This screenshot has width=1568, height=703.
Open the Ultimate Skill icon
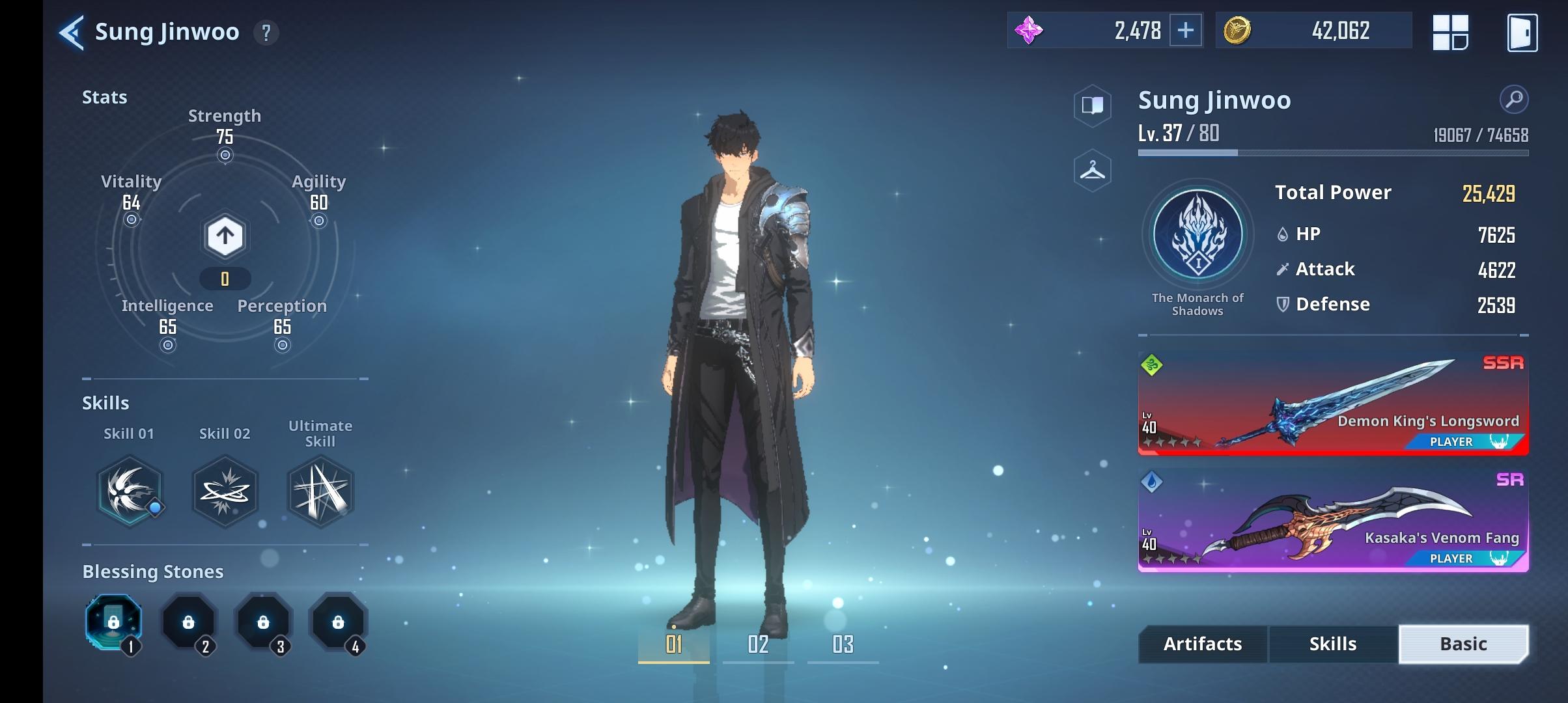point(320,491)
